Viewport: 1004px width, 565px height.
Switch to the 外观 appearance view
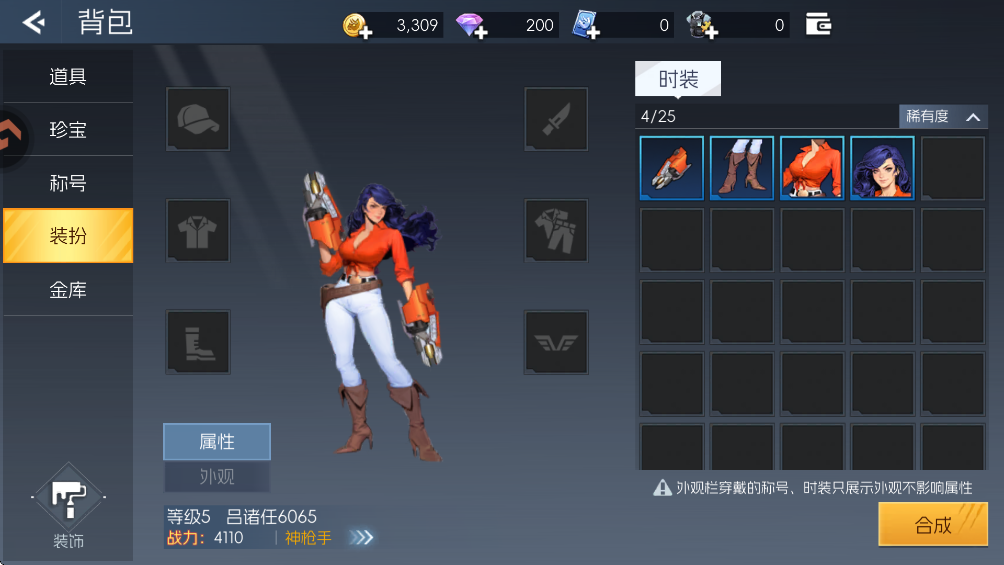217,476
